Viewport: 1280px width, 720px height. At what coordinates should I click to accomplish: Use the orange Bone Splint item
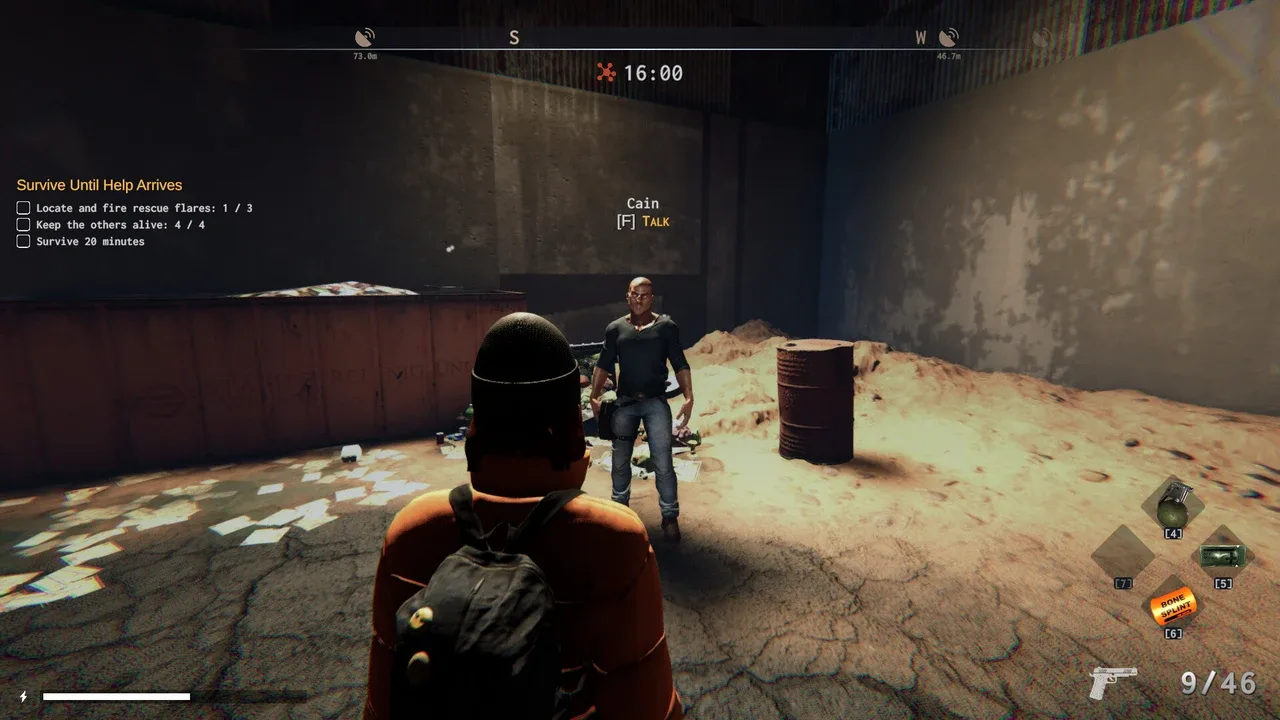click(1172, 604)
